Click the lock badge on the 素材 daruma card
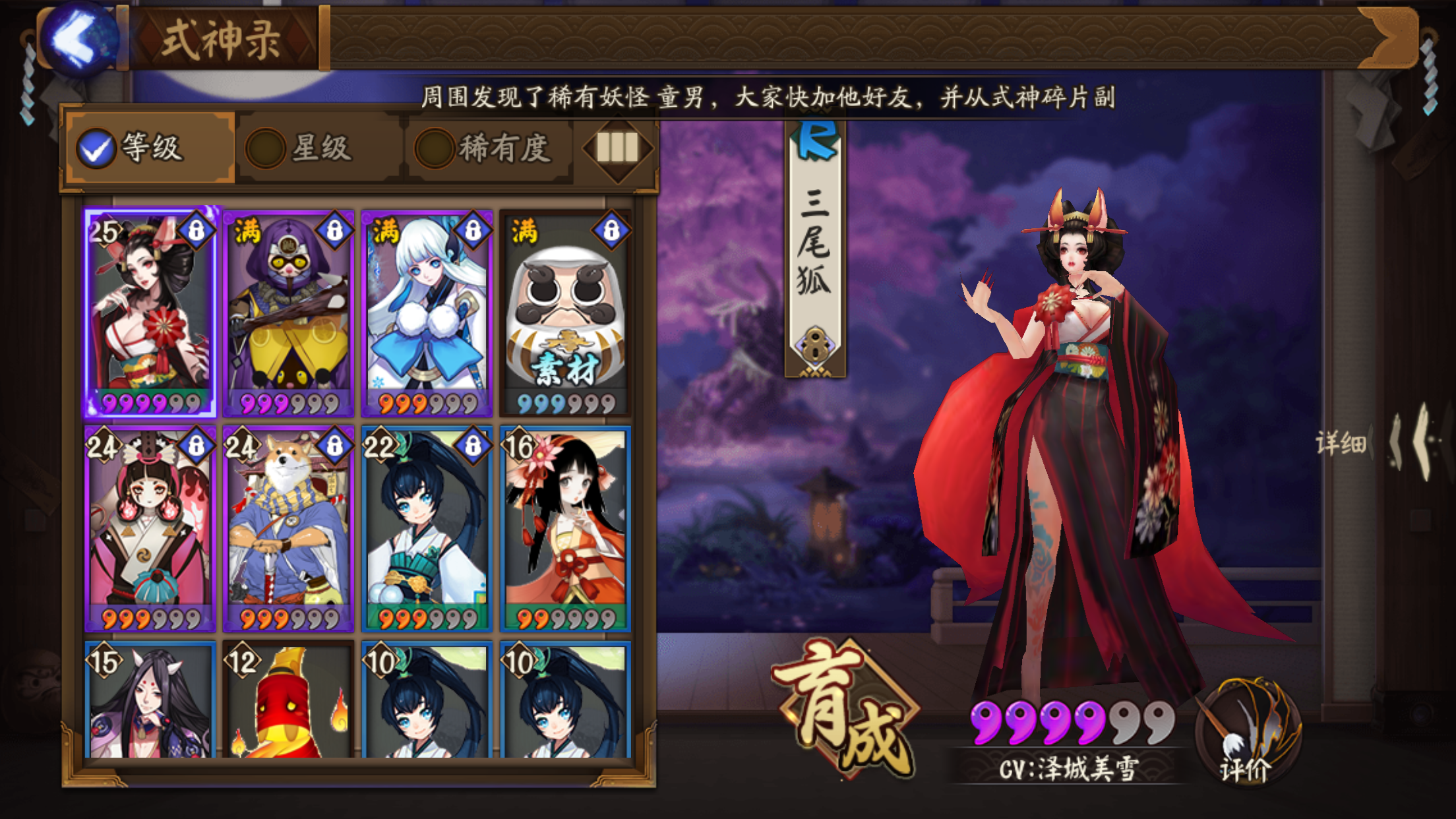Image resolution: width=1456 pixels, height=819 pixels. (x=610, y=229)
